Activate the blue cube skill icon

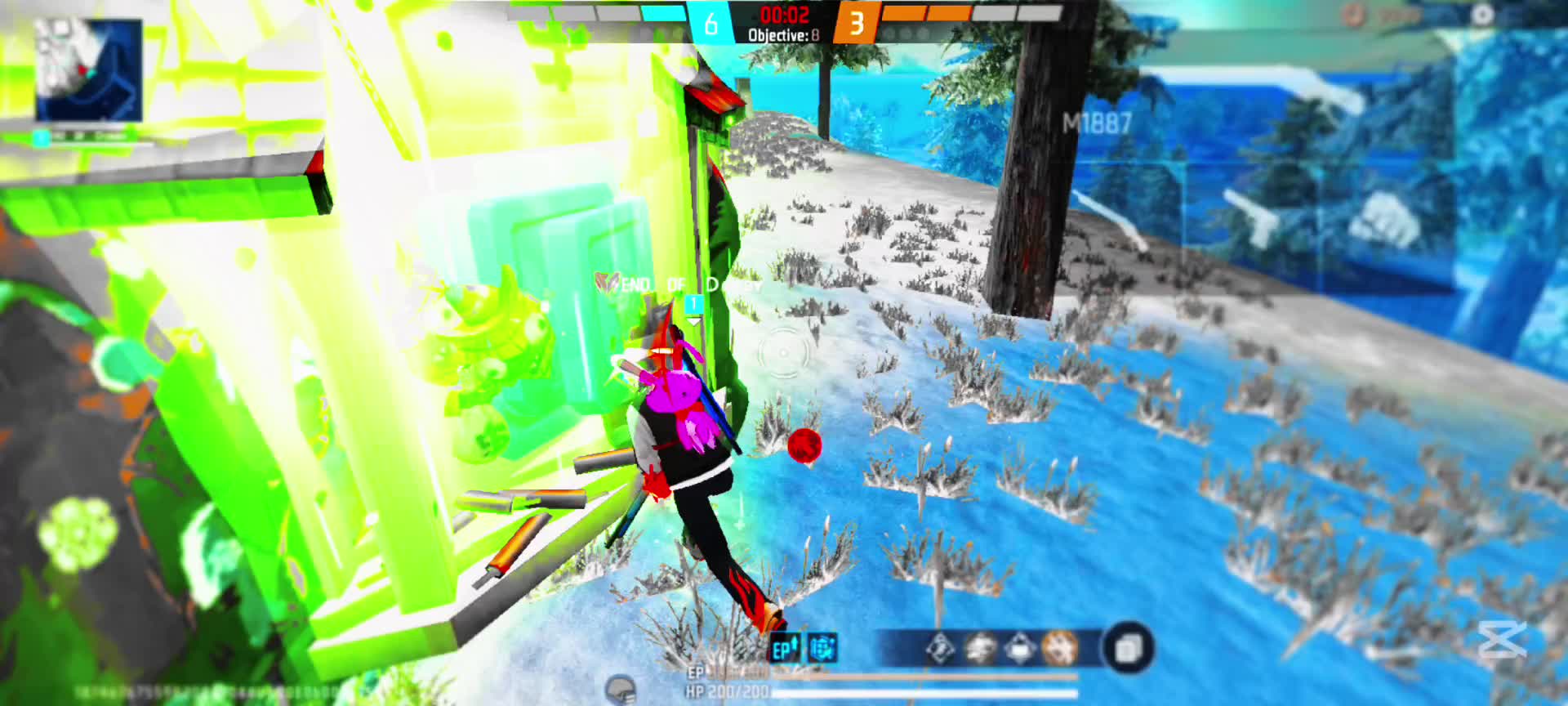point(822,649)
